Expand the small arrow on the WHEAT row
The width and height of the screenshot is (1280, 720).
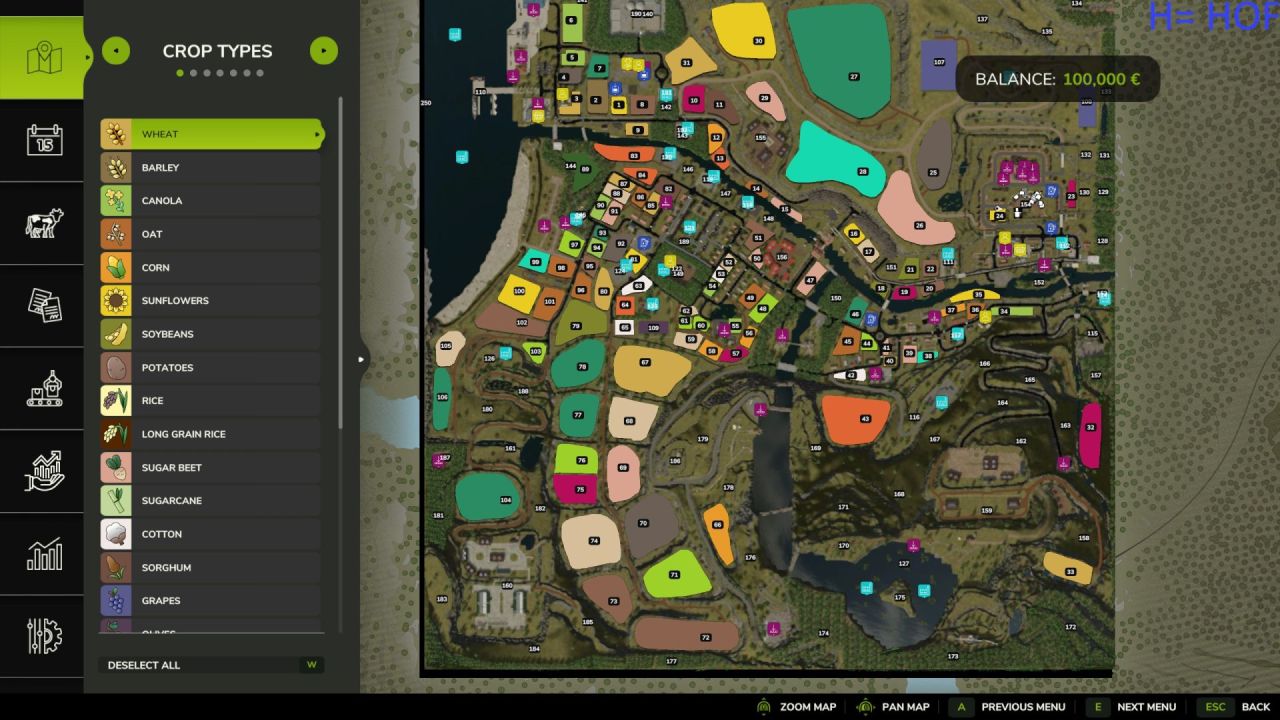coord(317,133)
